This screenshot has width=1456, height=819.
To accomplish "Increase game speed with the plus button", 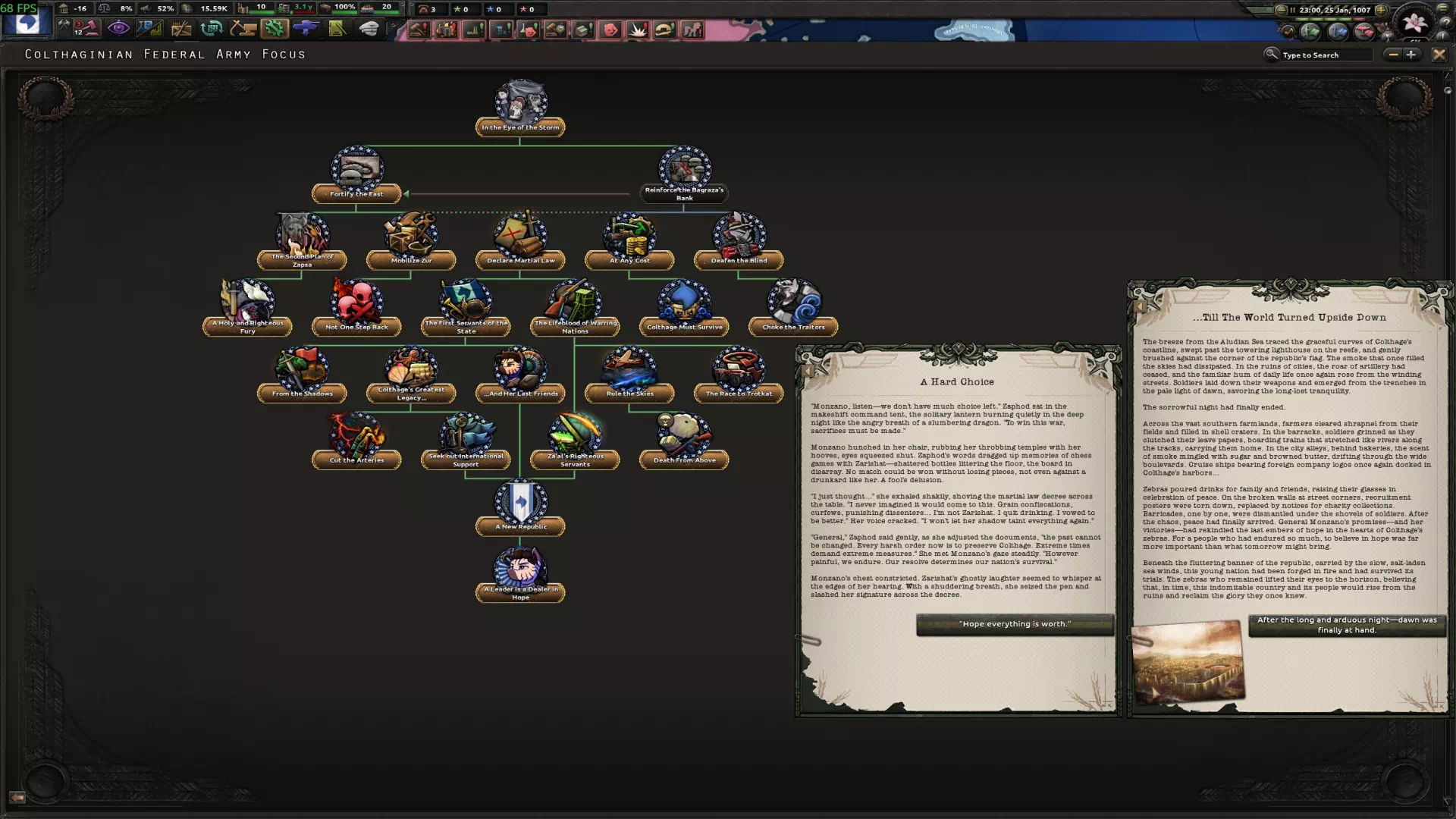I will (x=1381, y=10).
